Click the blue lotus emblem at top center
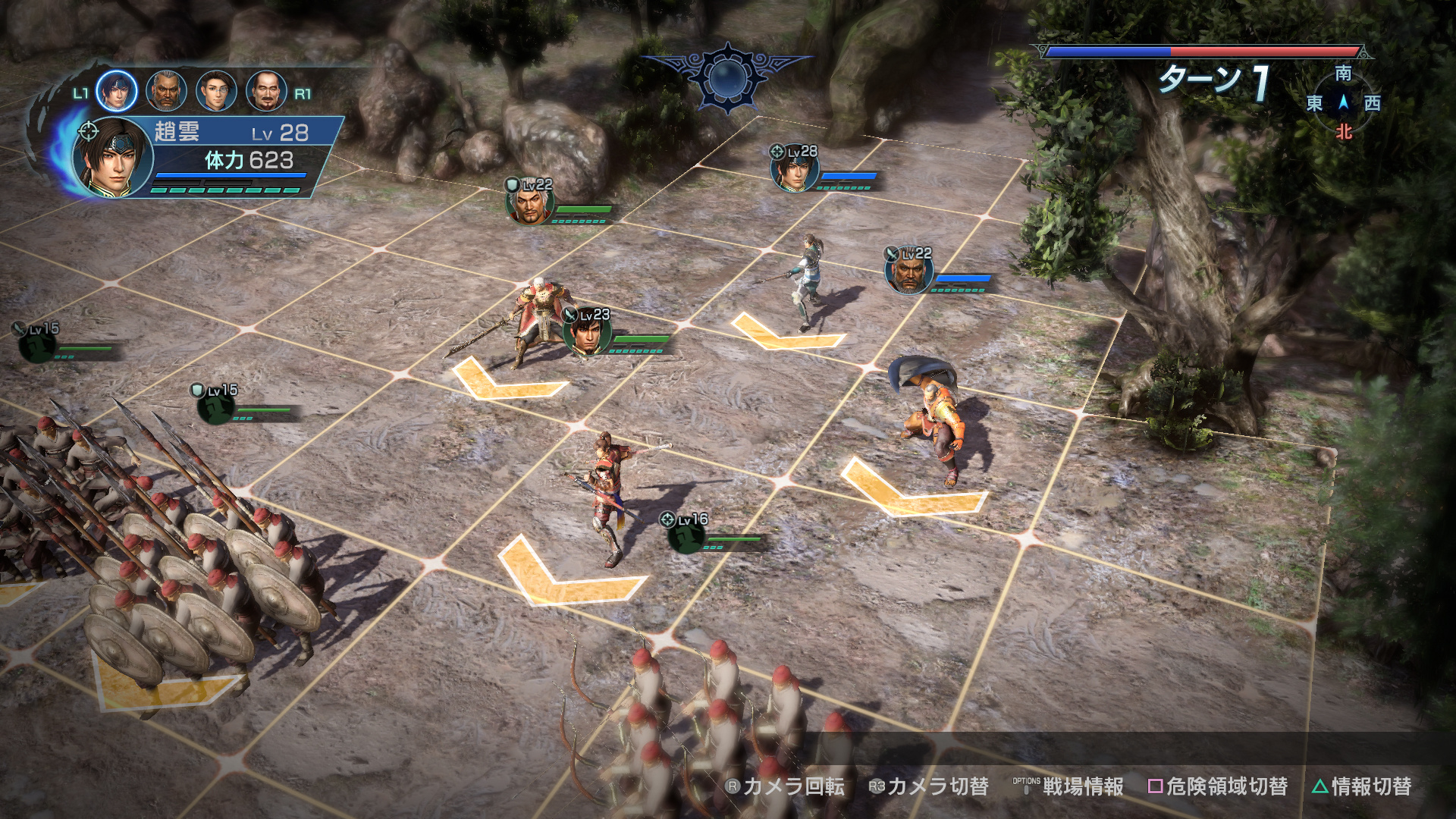This screenshot has height=819, width=1456. coord(728,77)
